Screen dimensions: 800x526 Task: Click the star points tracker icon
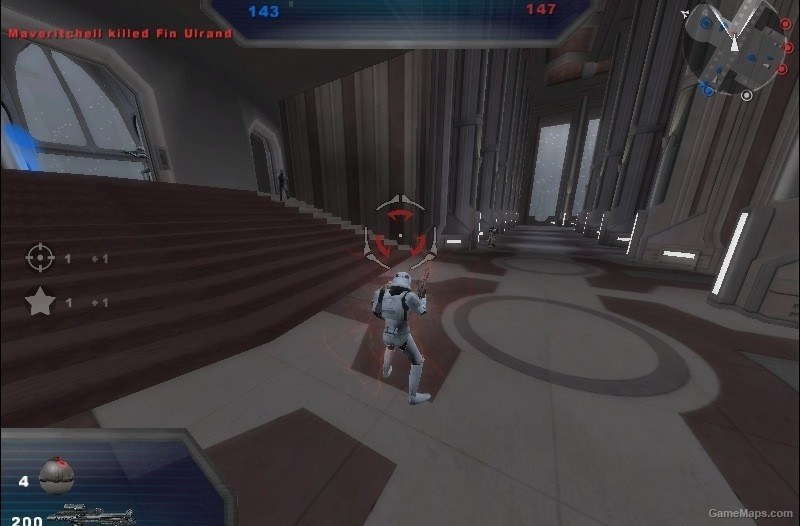pyautogui.click(x=39, y=302)
